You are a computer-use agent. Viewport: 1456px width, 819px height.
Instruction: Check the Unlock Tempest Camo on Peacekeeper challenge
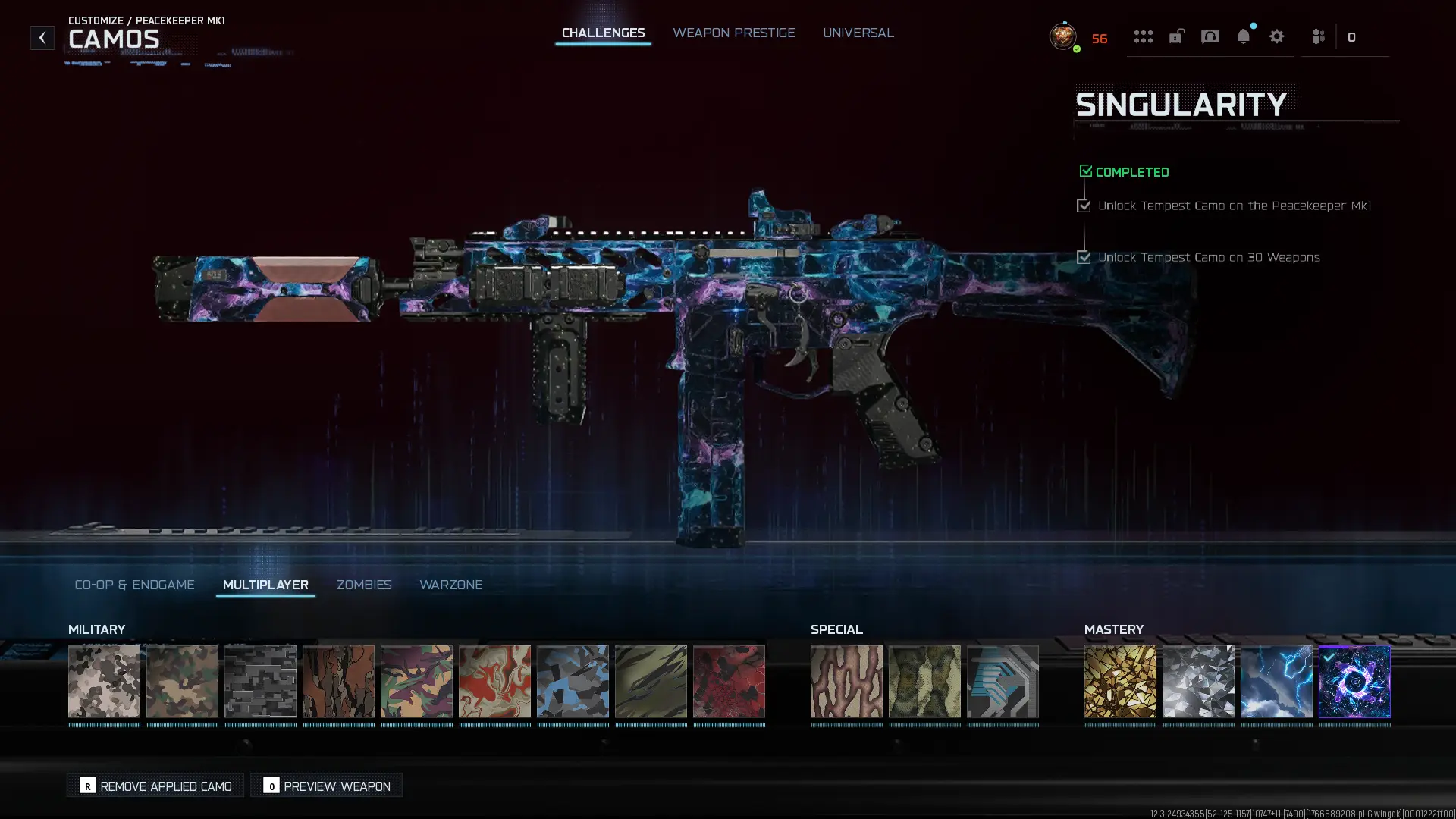click(1084, 205)
